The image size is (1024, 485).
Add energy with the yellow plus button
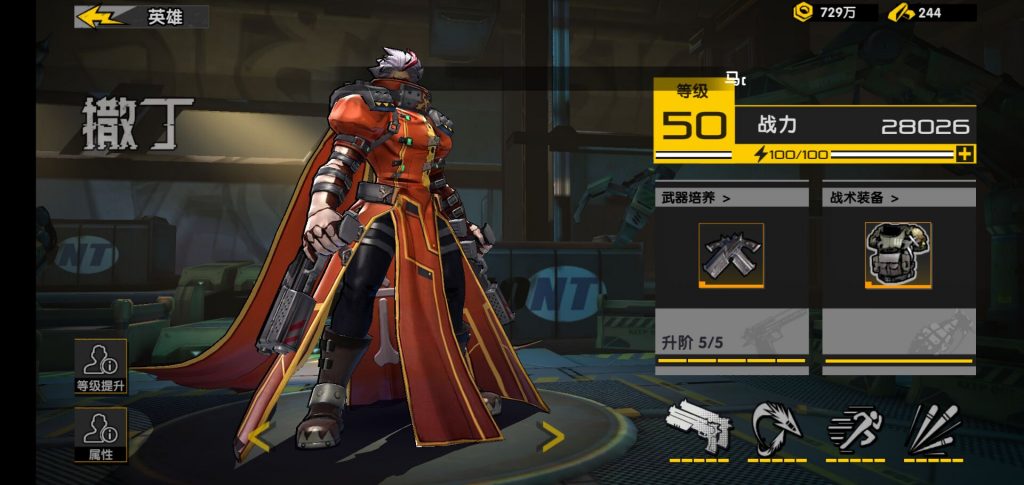pyautogui.click(x=964, y=154)
